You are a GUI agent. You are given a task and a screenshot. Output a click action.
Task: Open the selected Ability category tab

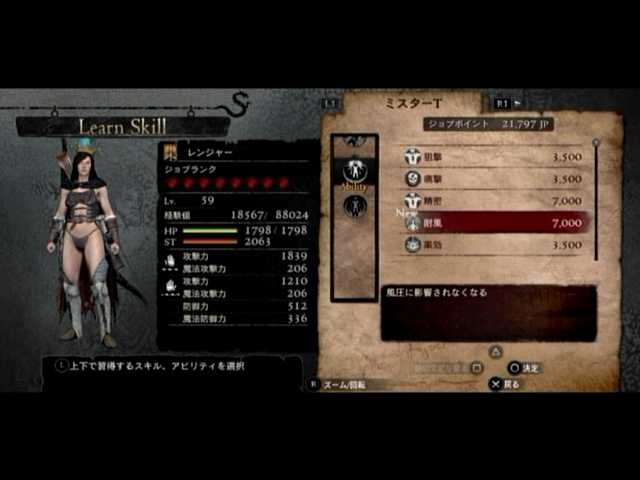tap(354, 171)
